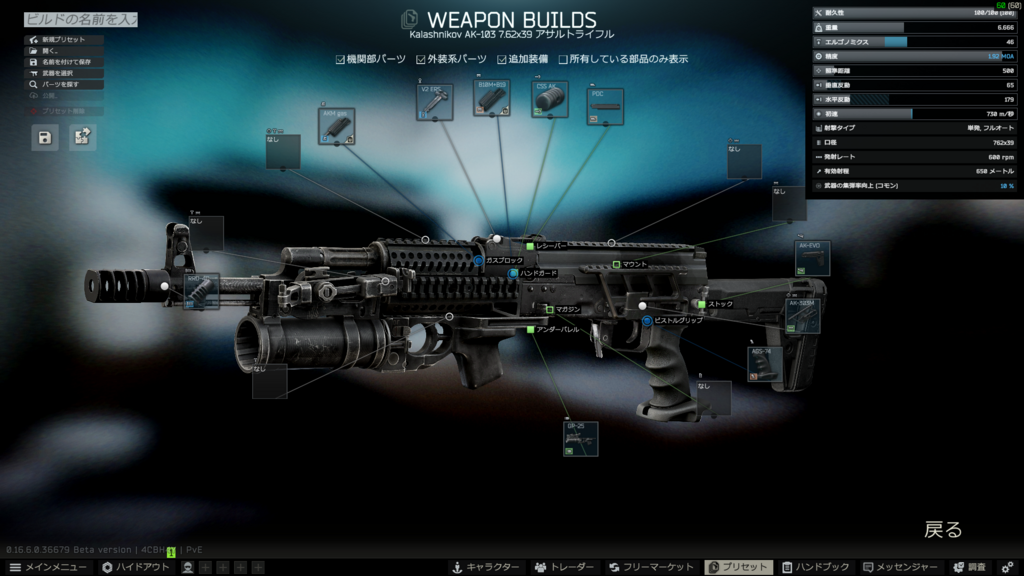Enable 所有している部品のみ表示 checkbox
Viewport: 1024px width, 576px height.
pos(563,60)
